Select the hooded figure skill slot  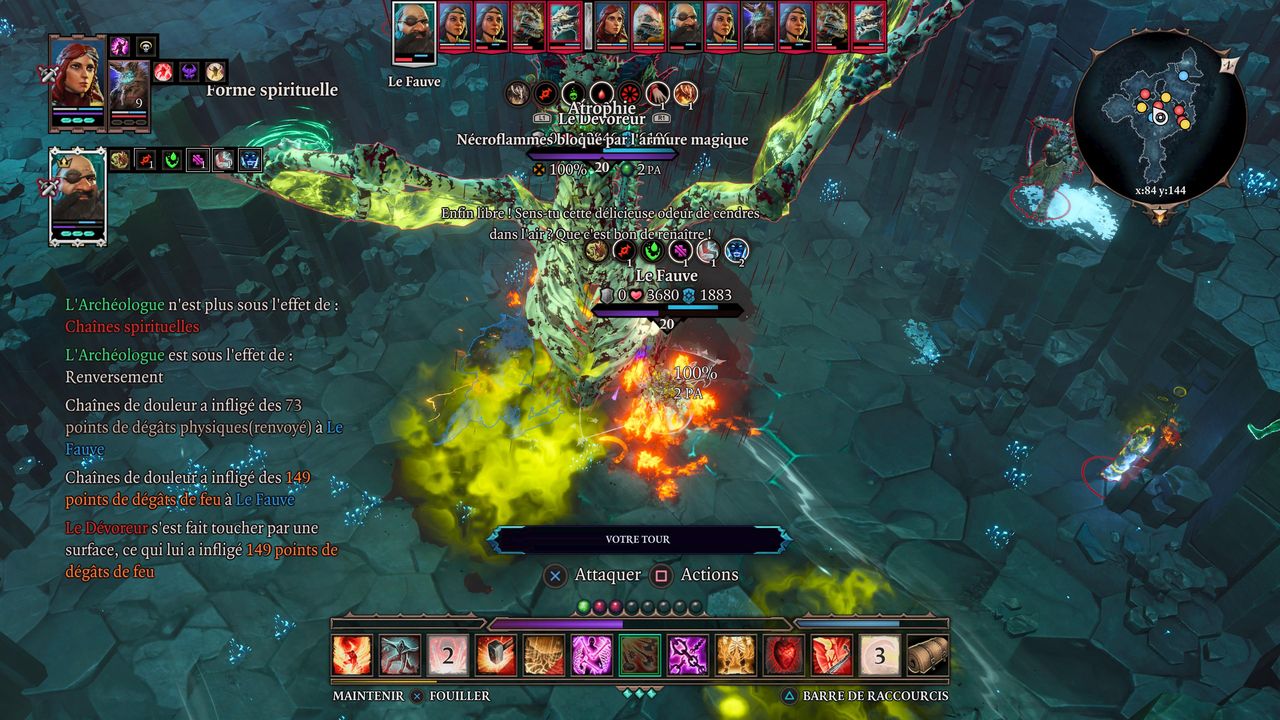[399, 656]
